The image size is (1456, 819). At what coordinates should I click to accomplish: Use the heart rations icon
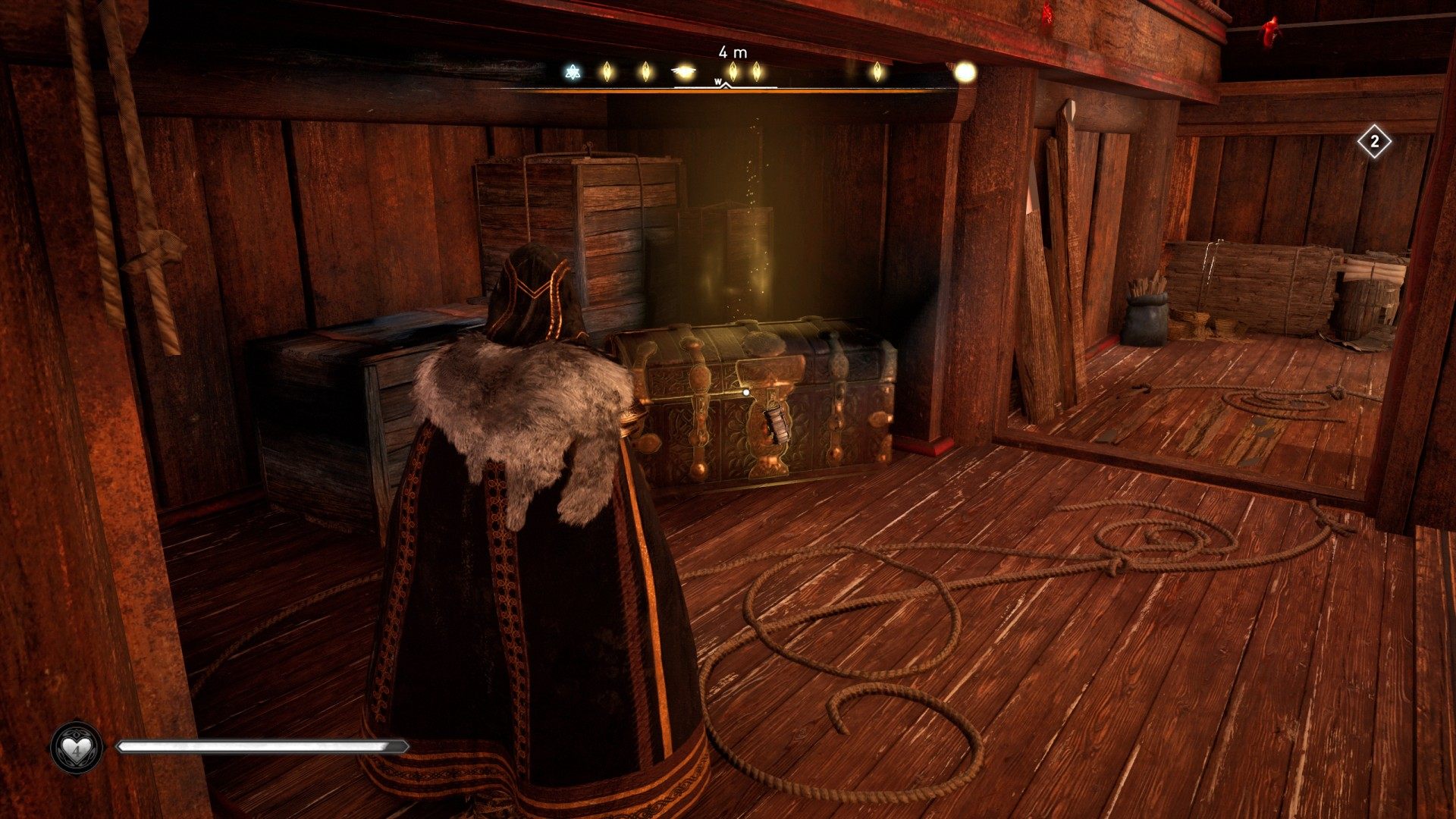(77, 747)
